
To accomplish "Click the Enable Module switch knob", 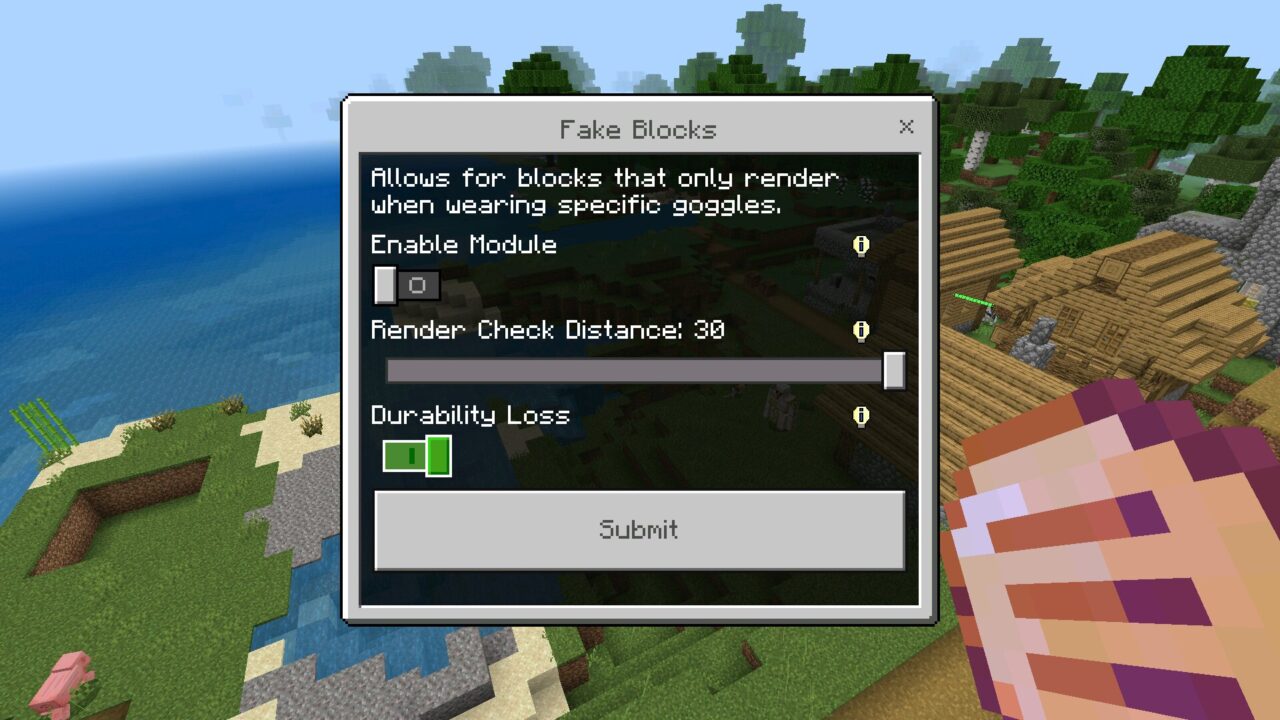I will point(385,286).
